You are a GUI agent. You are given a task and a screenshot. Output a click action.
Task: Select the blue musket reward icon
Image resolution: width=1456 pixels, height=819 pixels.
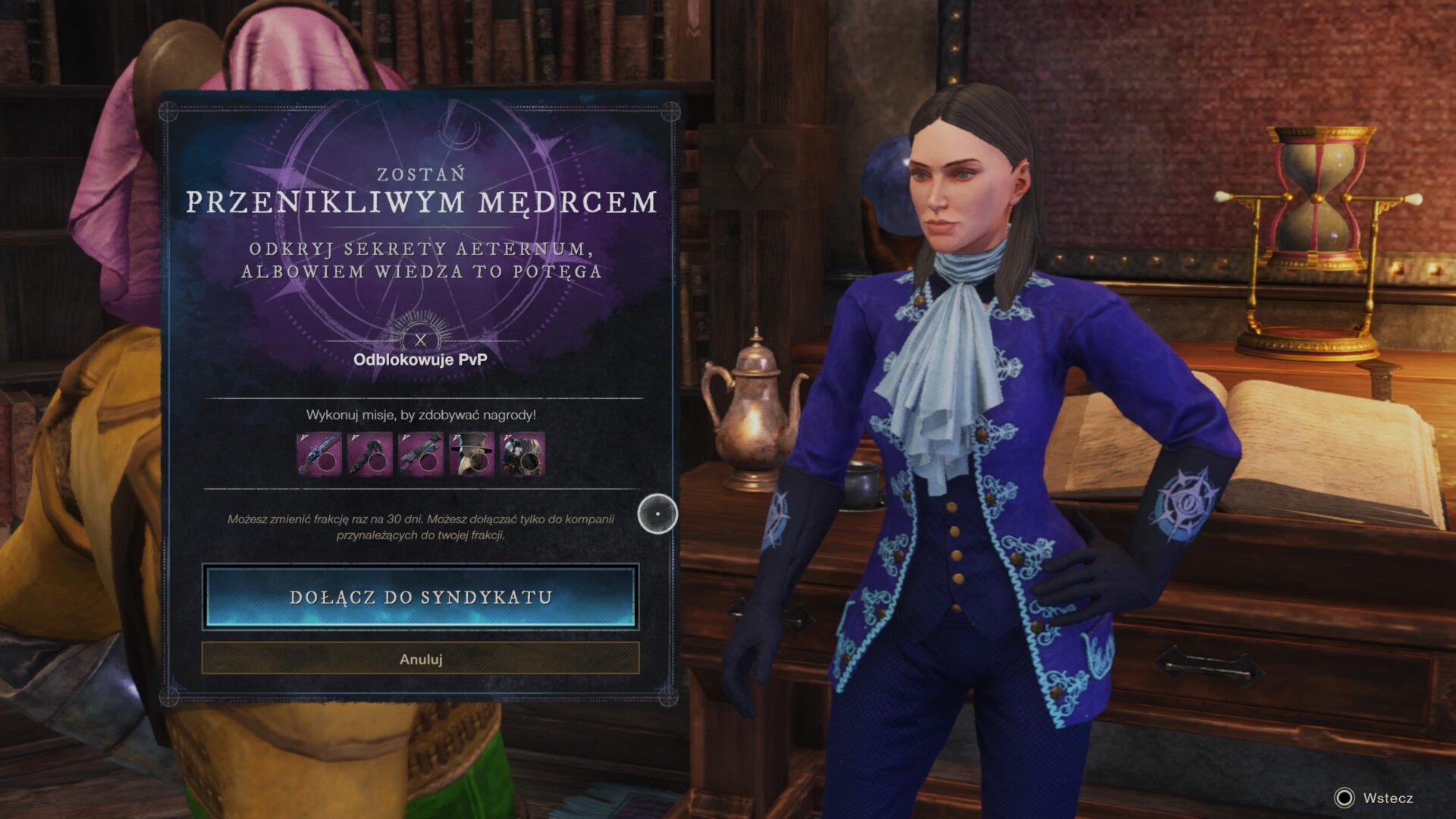click(319, 453)
